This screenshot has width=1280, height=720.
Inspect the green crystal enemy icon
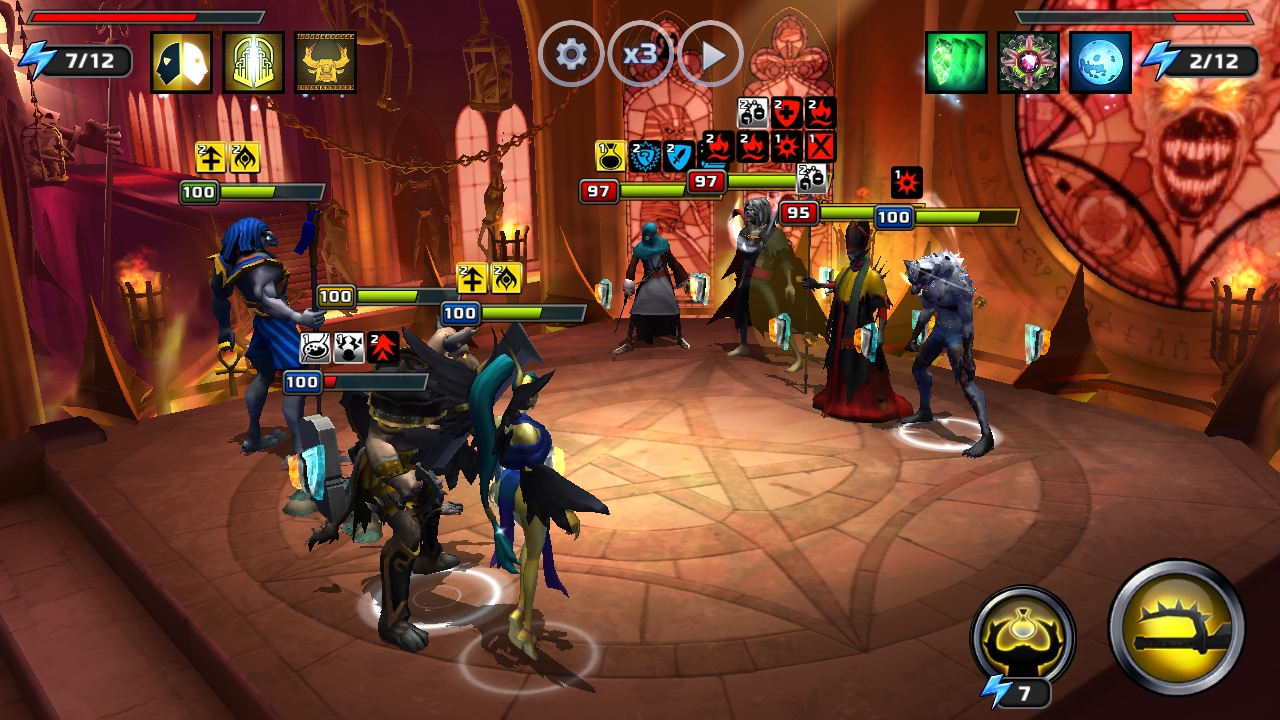956,62
